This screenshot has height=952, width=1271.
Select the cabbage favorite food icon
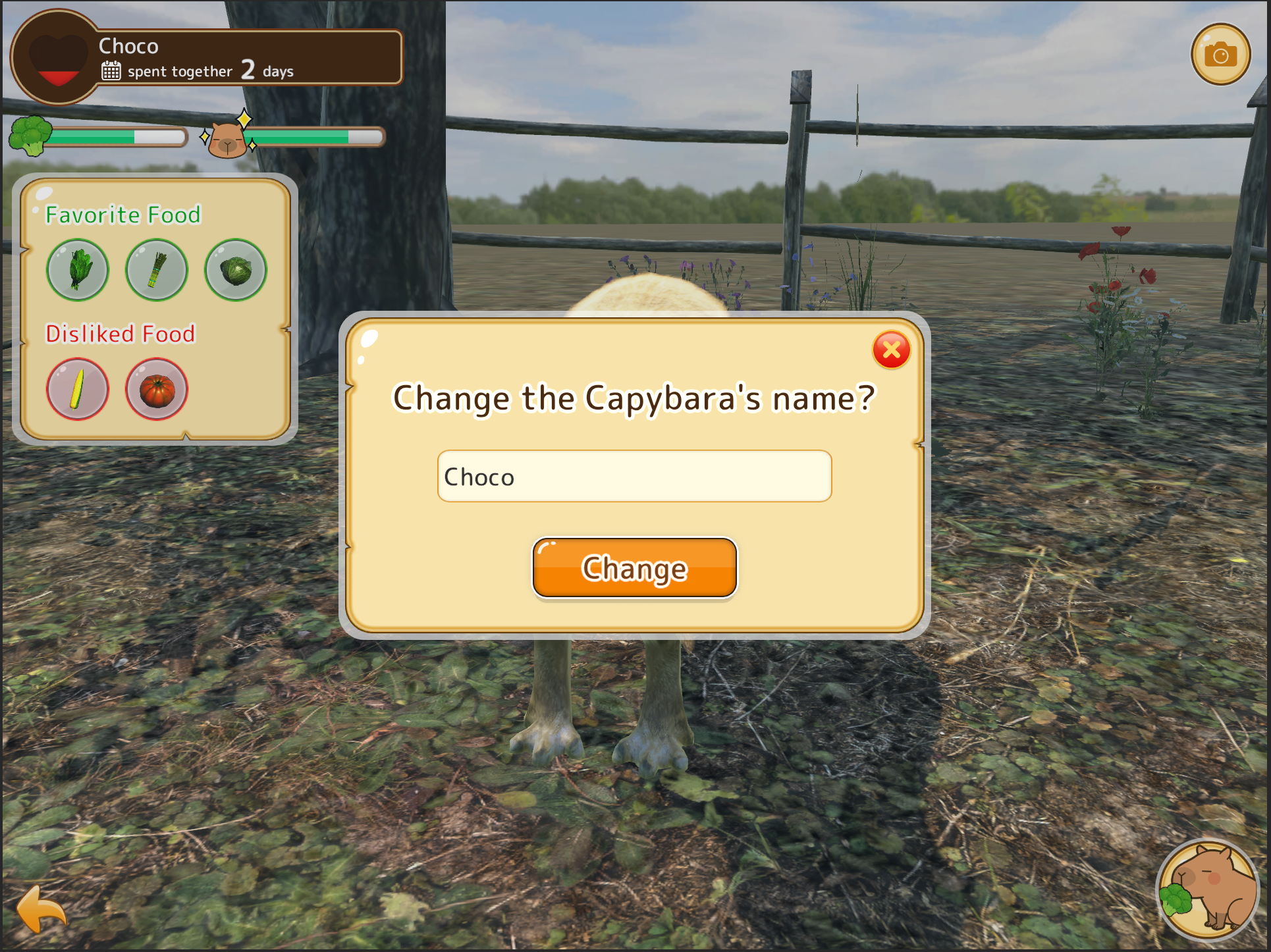(236, 270)
